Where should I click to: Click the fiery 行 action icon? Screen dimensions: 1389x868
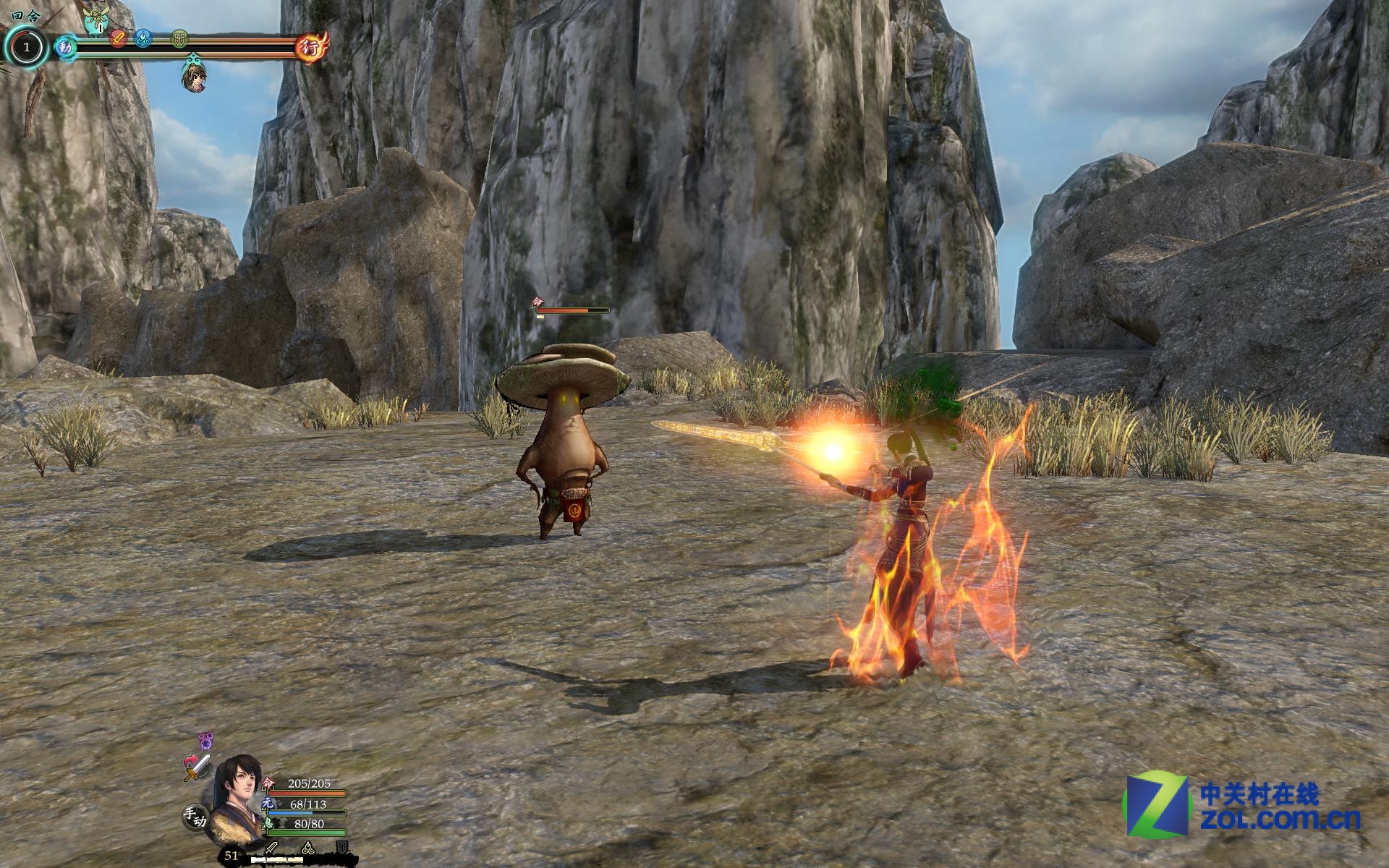pos(313,48)
